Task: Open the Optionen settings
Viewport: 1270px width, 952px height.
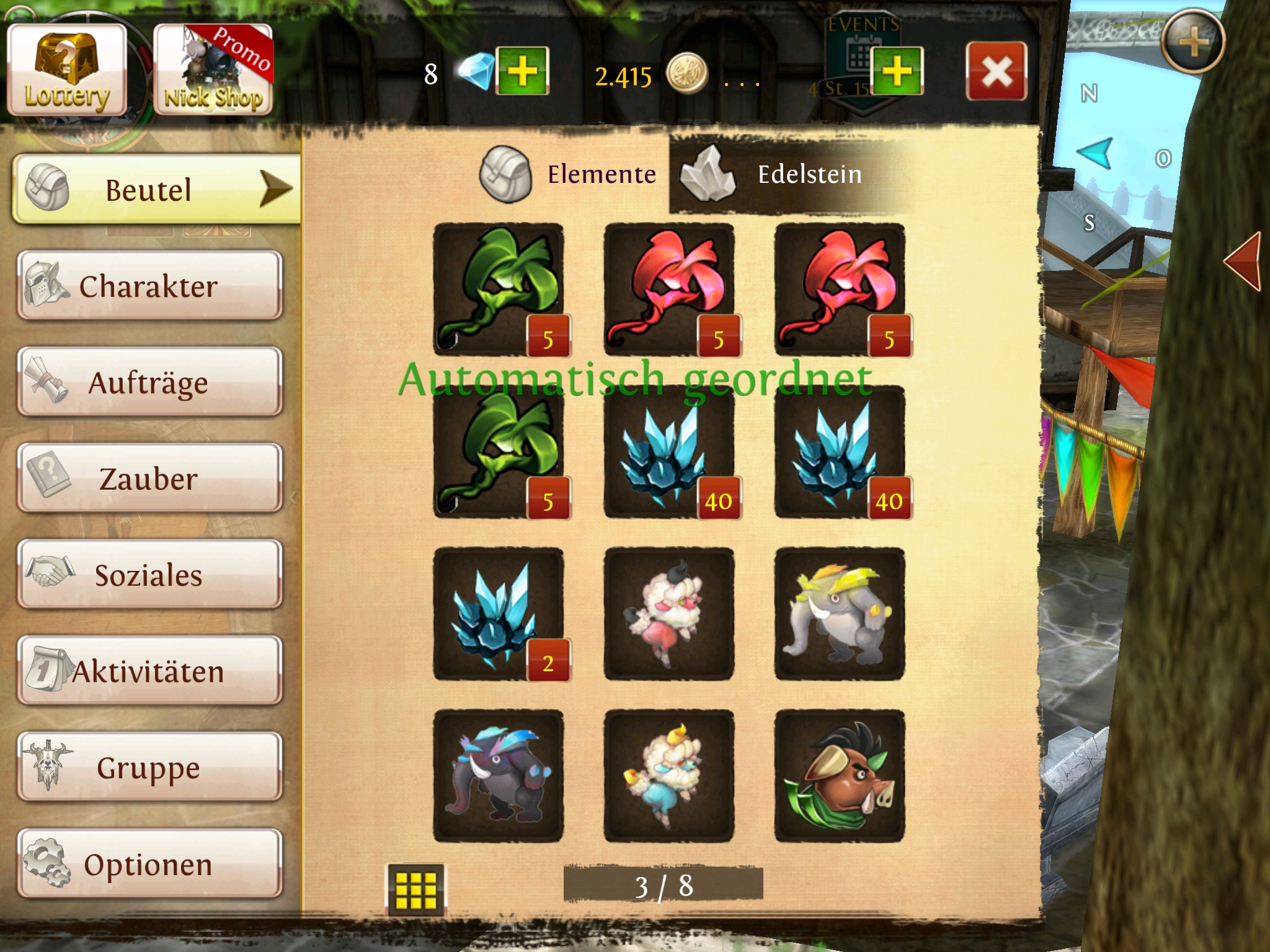Action: 149,863
